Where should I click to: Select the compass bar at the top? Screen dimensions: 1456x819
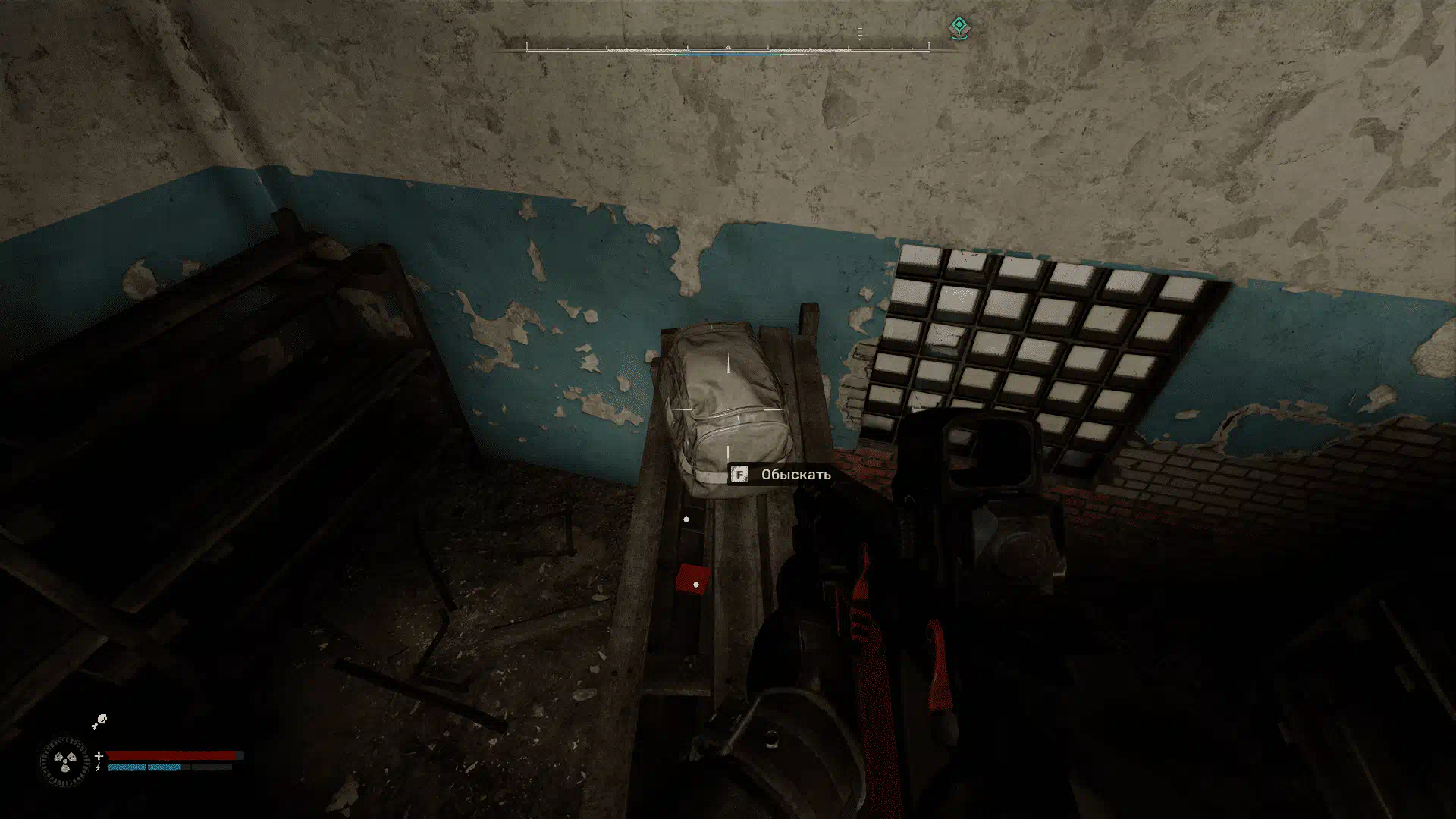[x=727, y=49]
